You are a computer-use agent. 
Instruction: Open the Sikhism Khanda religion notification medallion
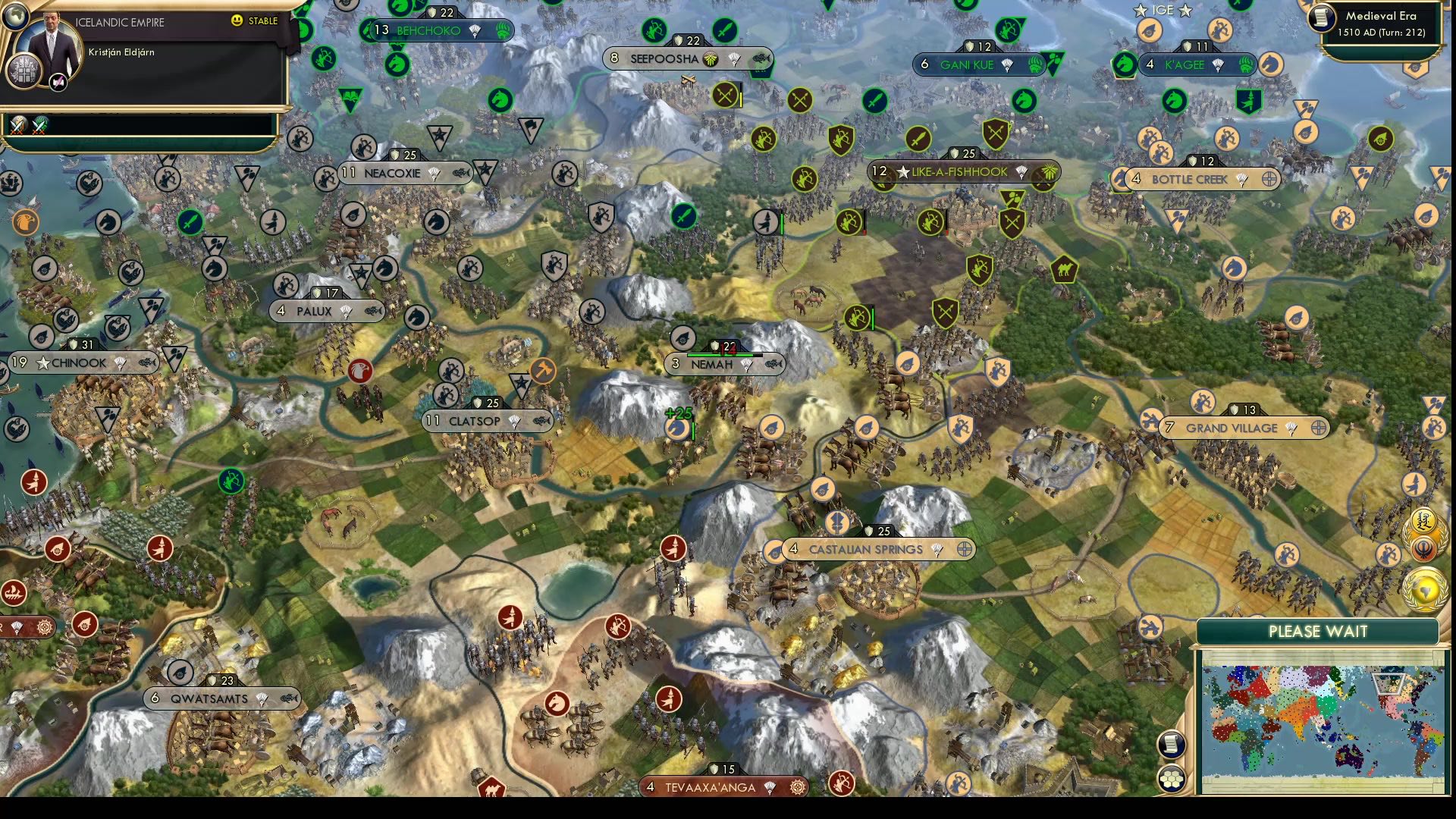1423,549
